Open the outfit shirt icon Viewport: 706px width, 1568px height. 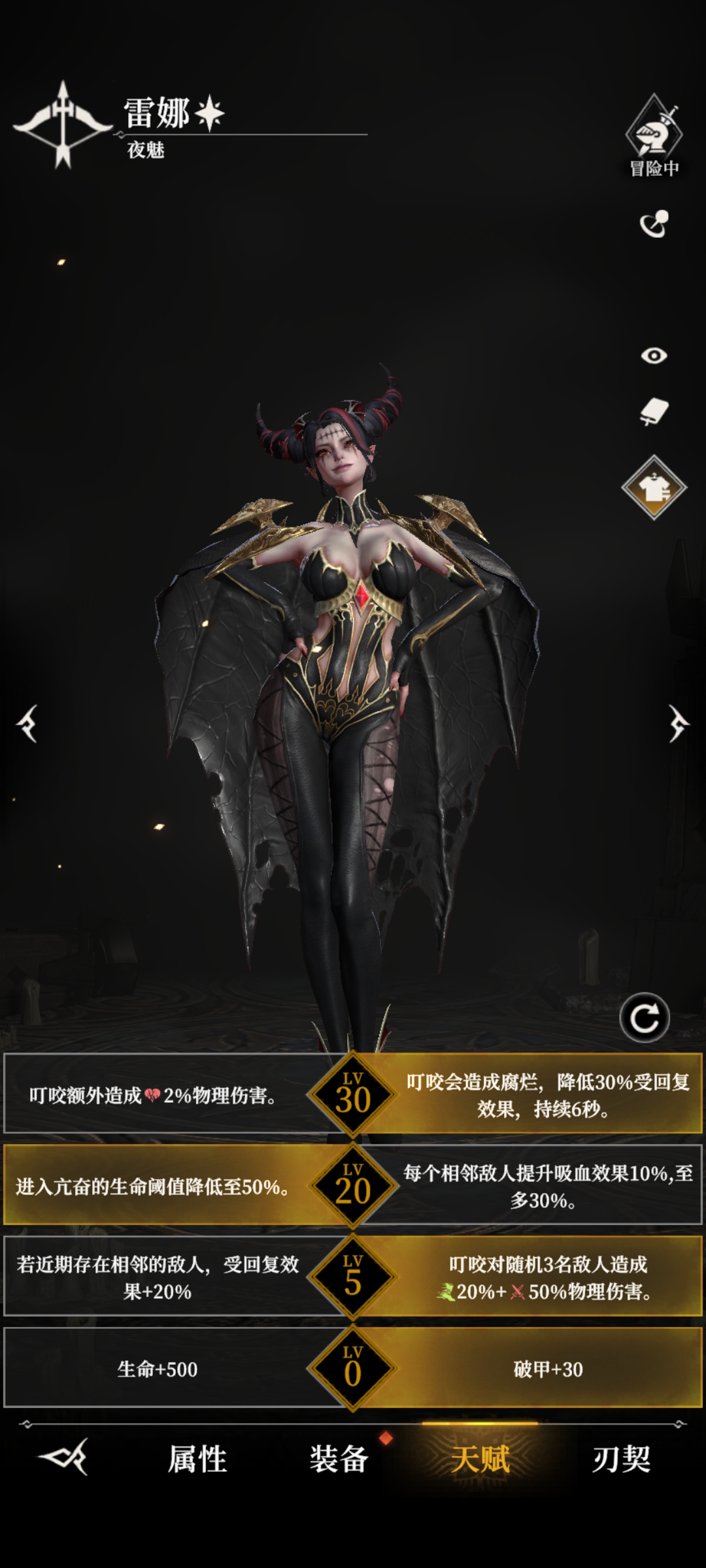tap(654, 487)
